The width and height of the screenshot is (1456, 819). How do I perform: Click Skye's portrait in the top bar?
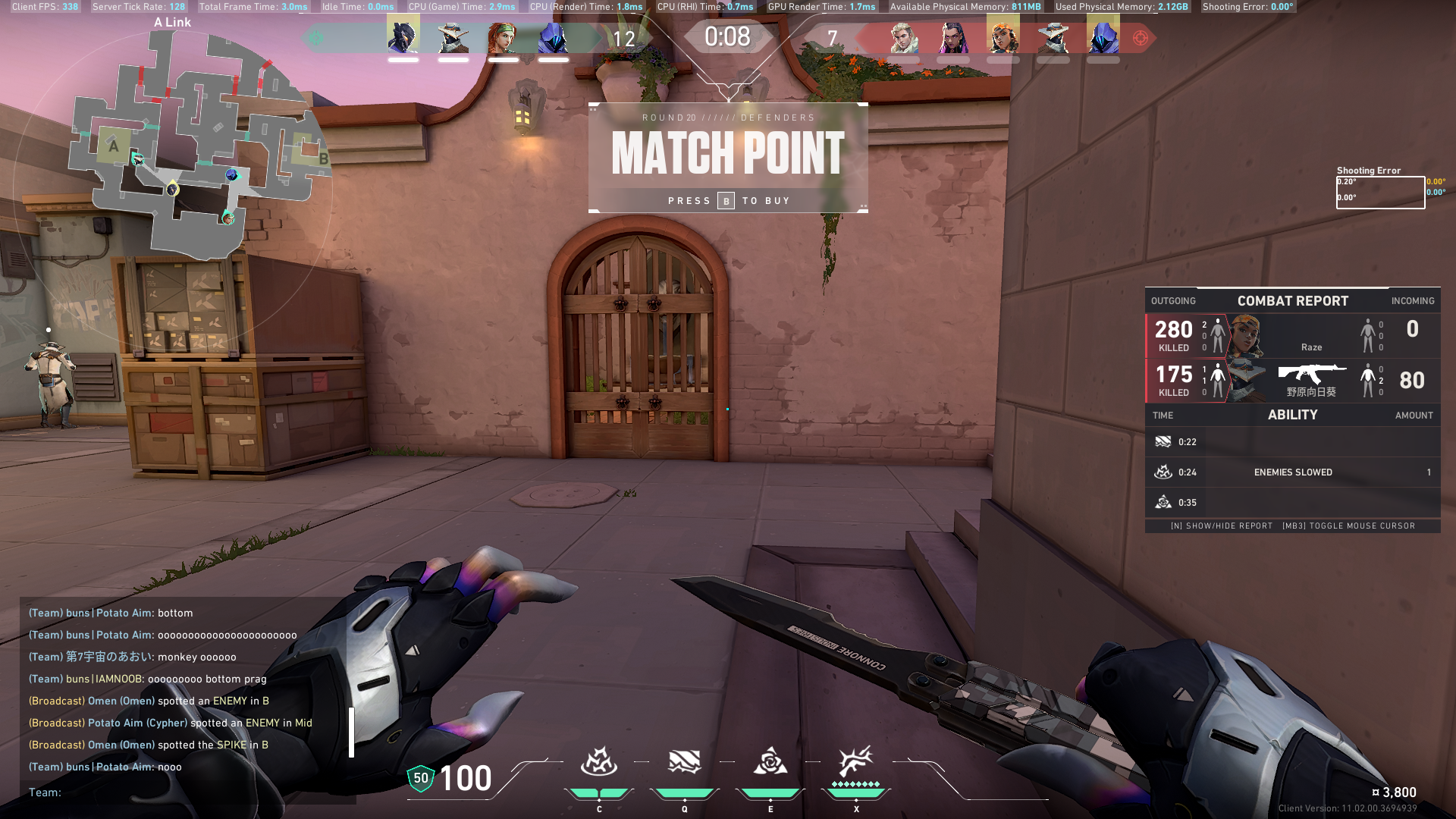coord(503,38)
